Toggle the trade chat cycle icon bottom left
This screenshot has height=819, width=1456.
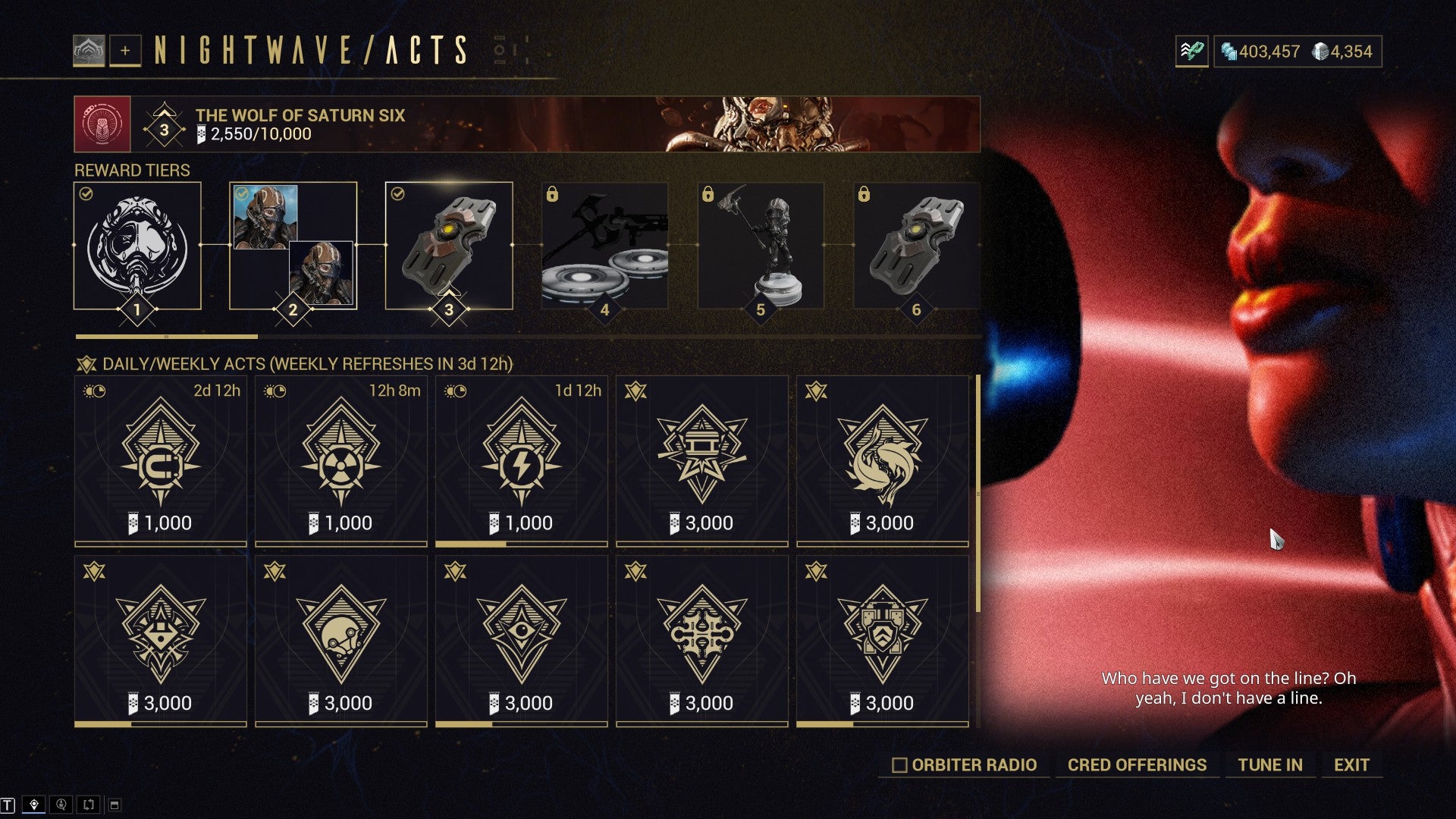(x=87, y=805)
